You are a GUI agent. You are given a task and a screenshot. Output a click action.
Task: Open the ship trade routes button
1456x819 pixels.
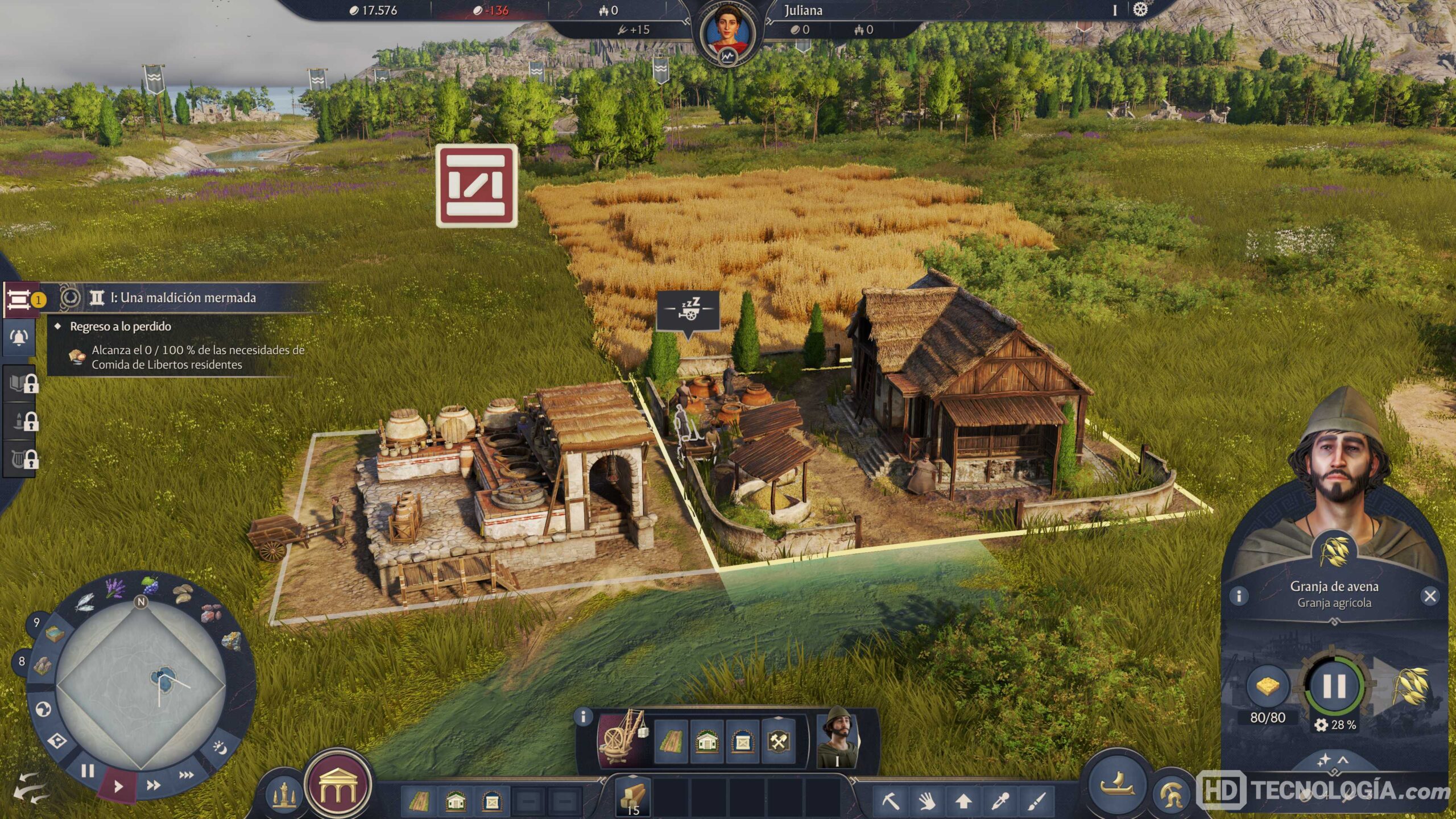[1117, 785]
